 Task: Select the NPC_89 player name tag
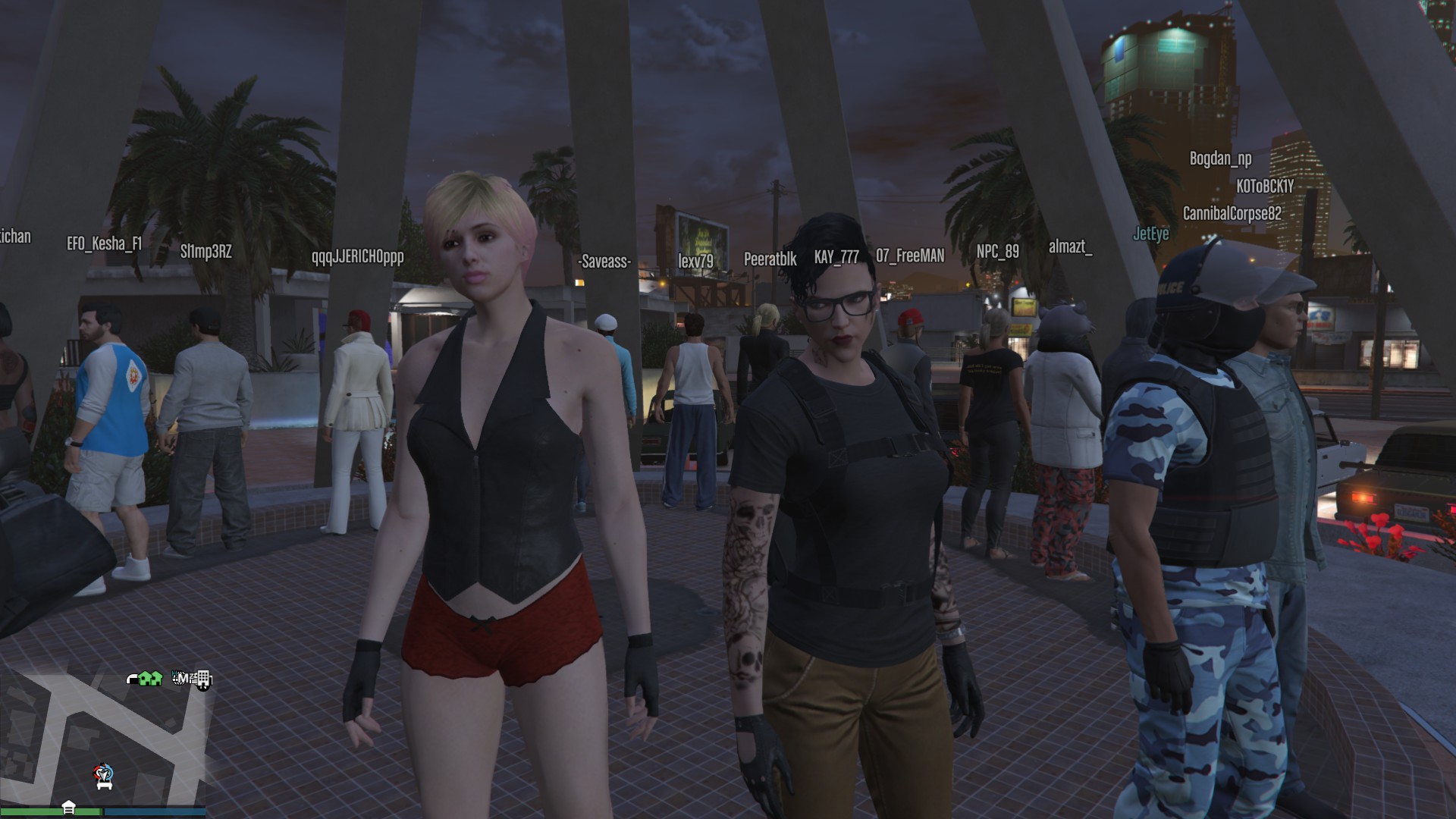(x=997, y=251)
